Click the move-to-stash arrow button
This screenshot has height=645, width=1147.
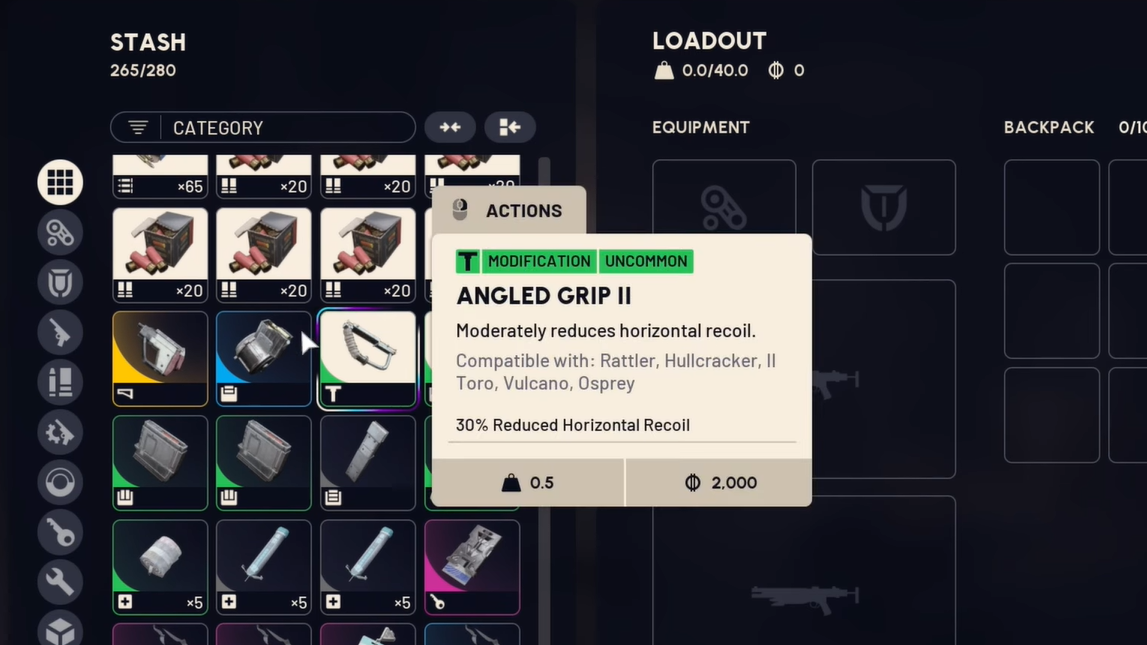click(x=510, y=127)
